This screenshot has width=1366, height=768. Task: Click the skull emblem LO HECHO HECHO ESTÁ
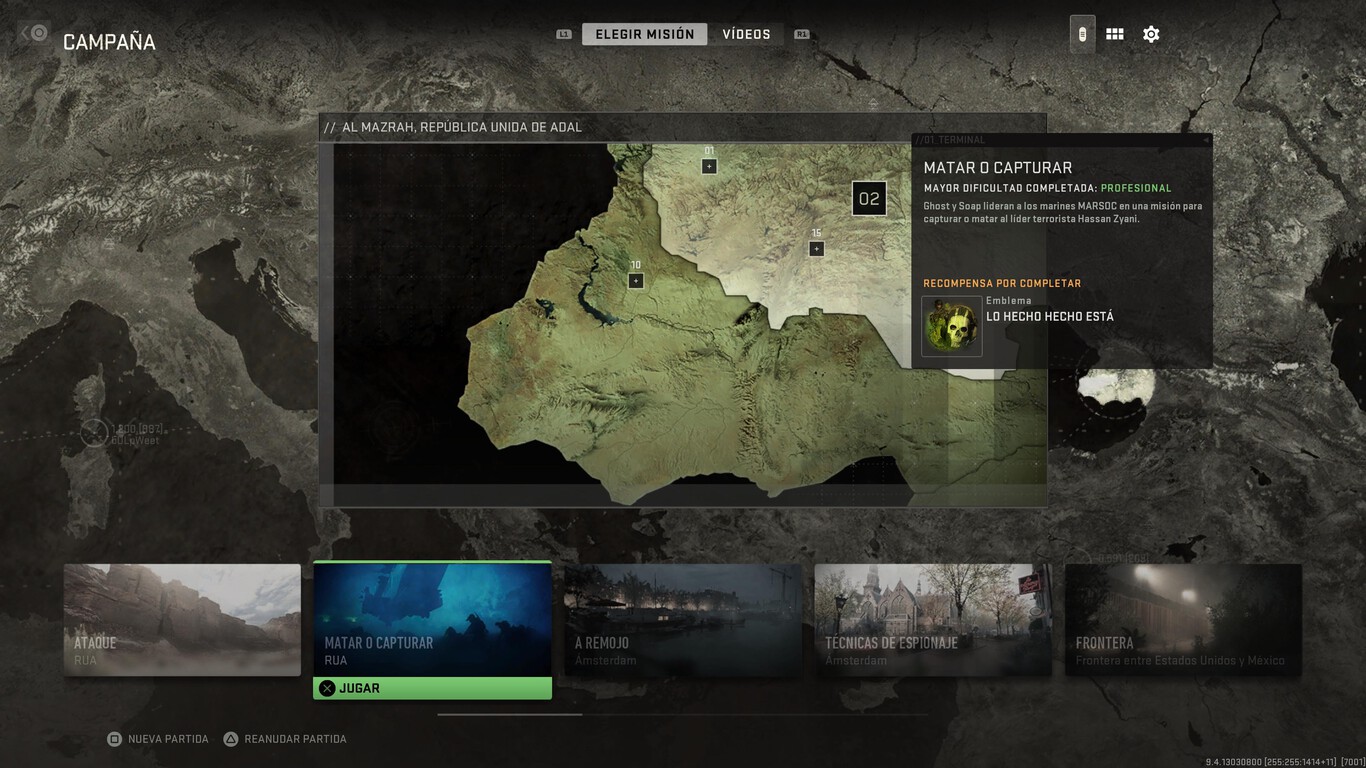pos(951,325)
